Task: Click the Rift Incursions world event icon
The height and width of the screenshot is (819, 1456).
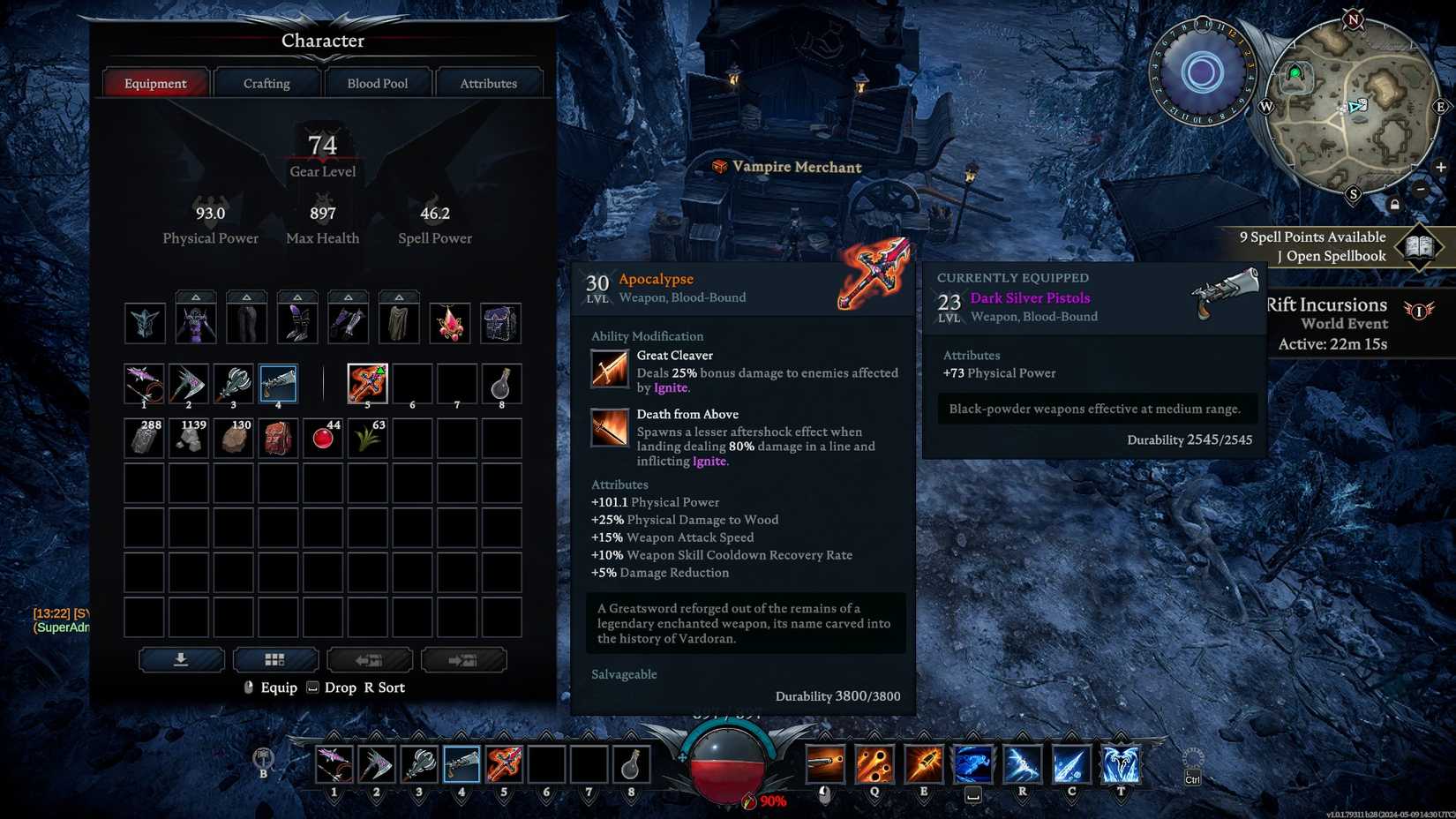Action: (x=1418, y=311)
